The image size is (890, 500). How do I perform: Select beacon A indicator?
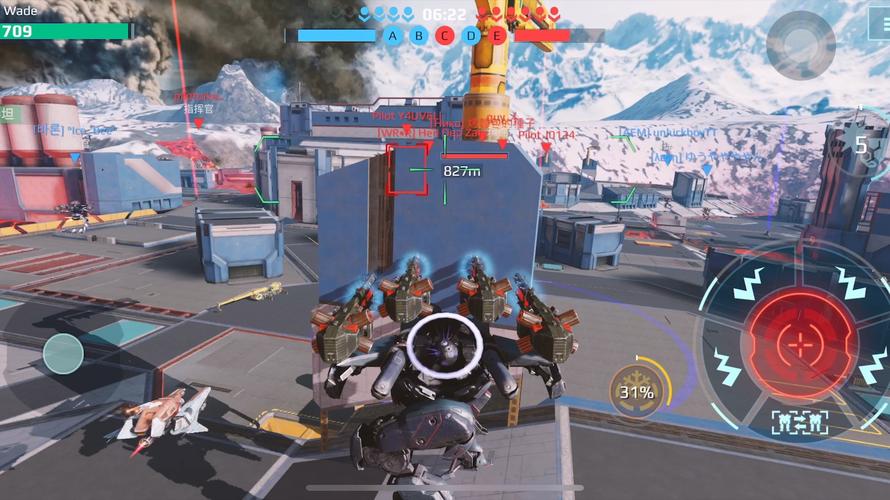click(393, 36)
